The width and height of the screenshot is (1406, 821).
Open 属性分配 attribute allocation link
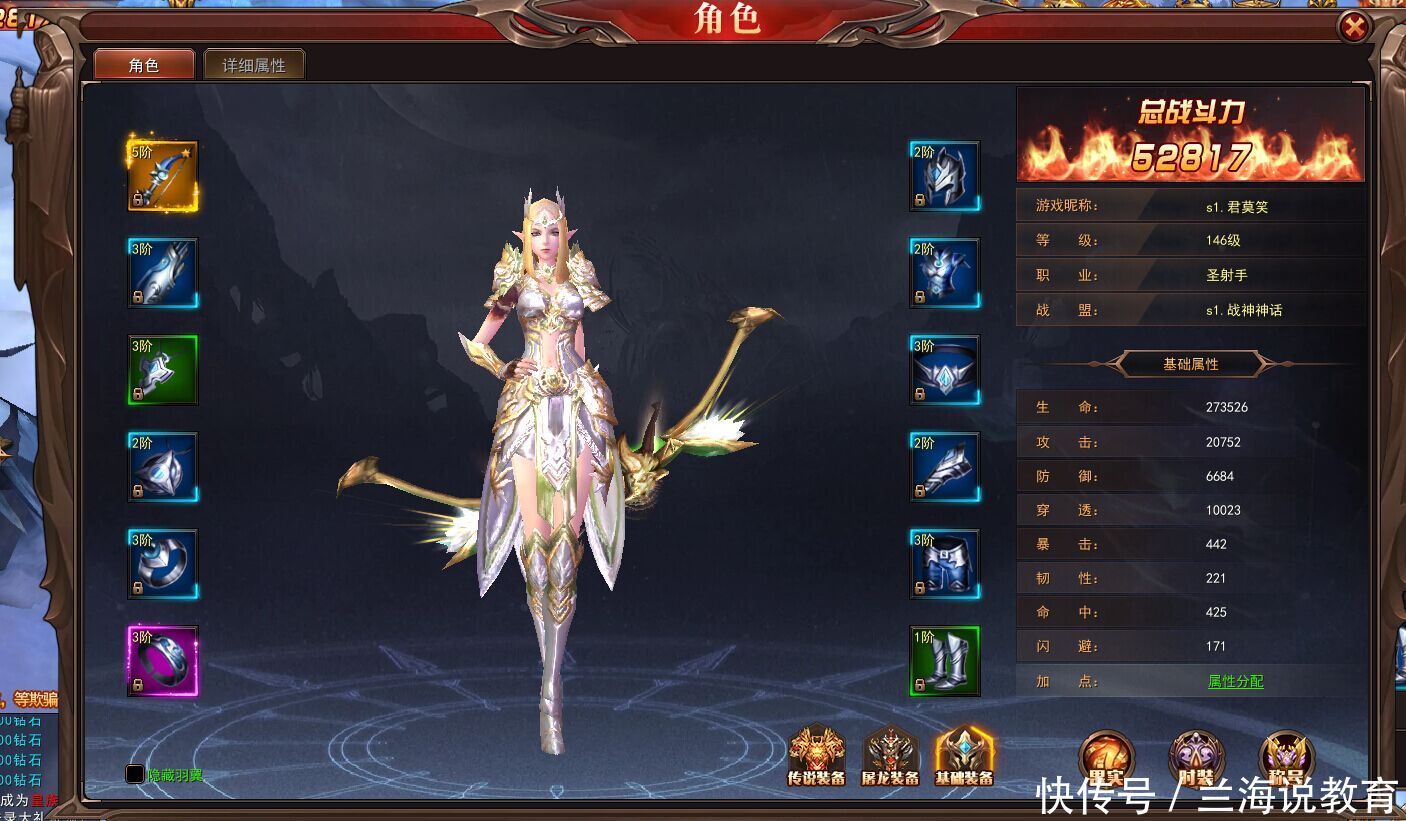pyautogui.click(x=1235, y=681)
